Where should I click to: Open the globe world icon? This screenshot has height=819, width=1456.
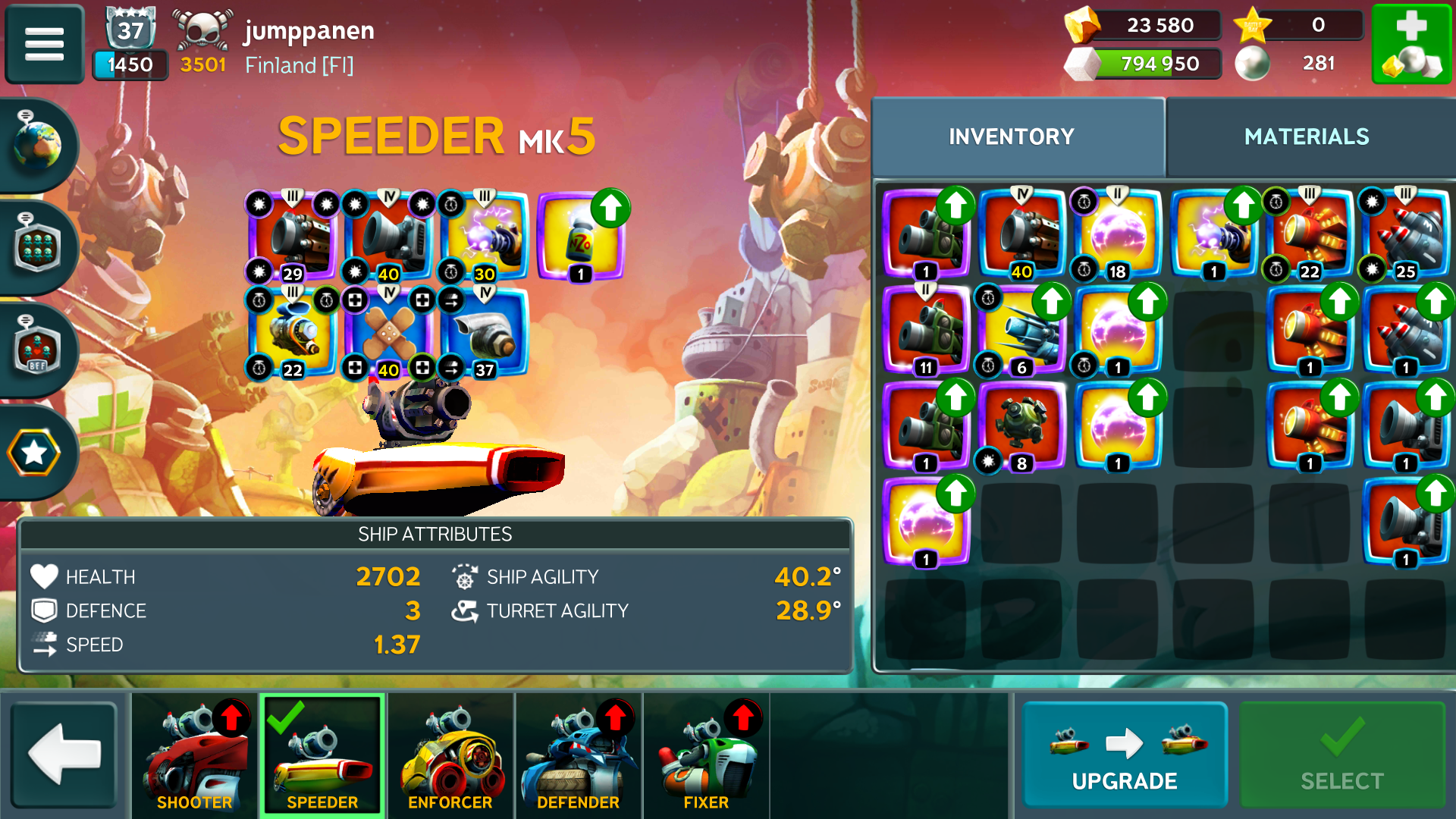pos(37,144)
